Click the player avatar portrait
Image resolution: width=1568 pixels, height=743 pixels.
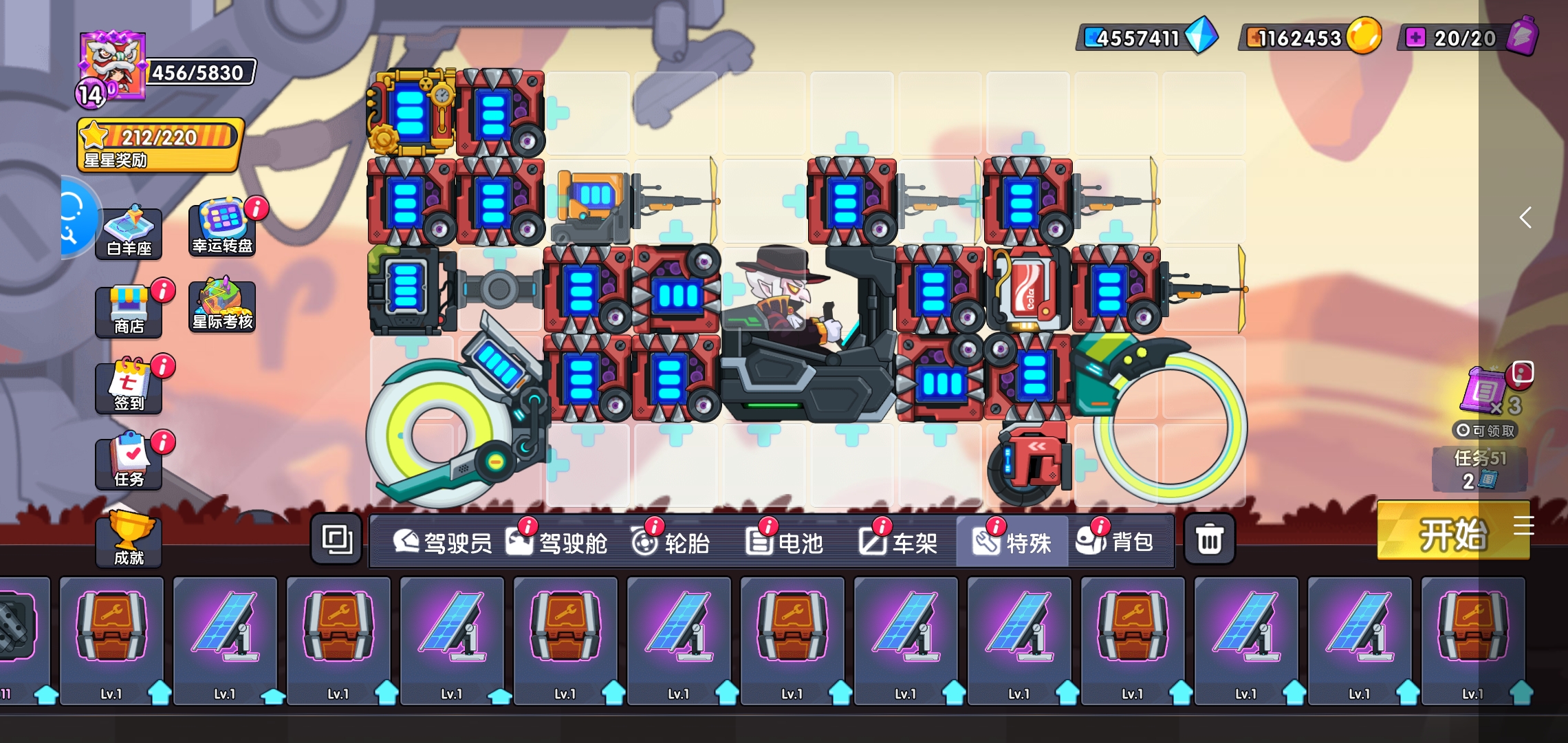point(112,67)
